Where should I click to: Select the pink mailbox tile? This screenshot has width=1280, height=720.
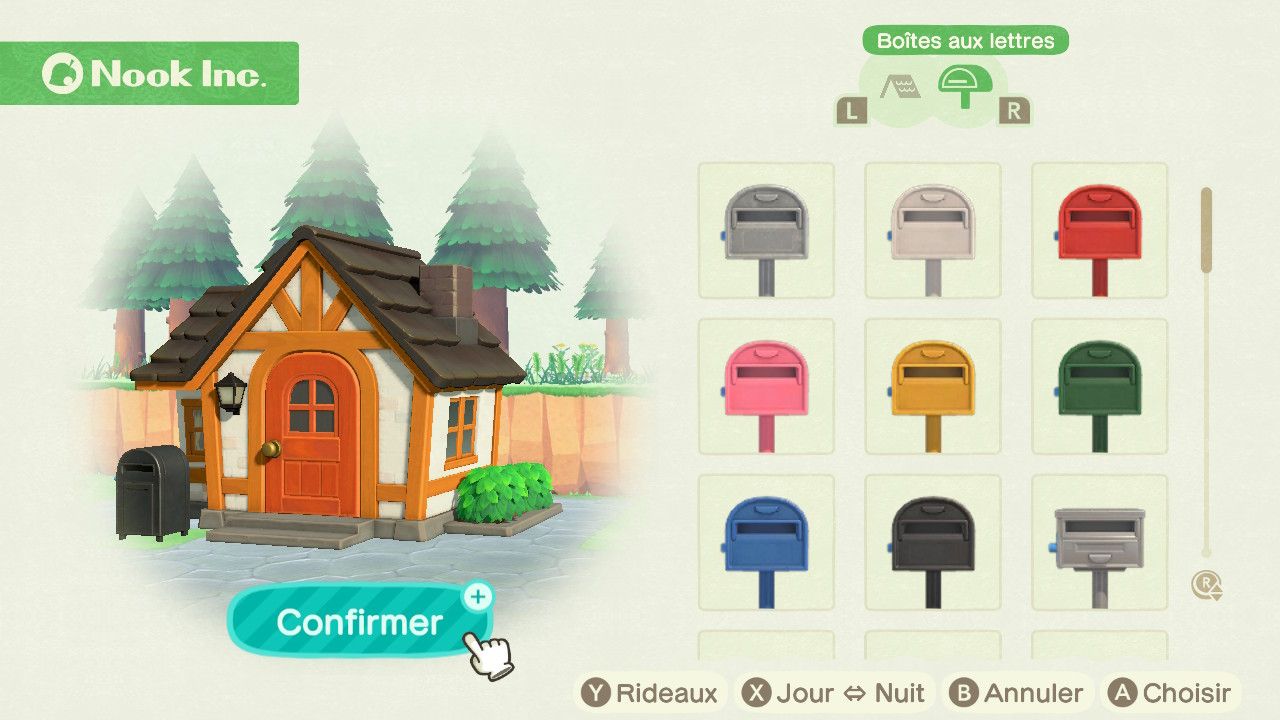pyautogui.click(x=766, y=387)
